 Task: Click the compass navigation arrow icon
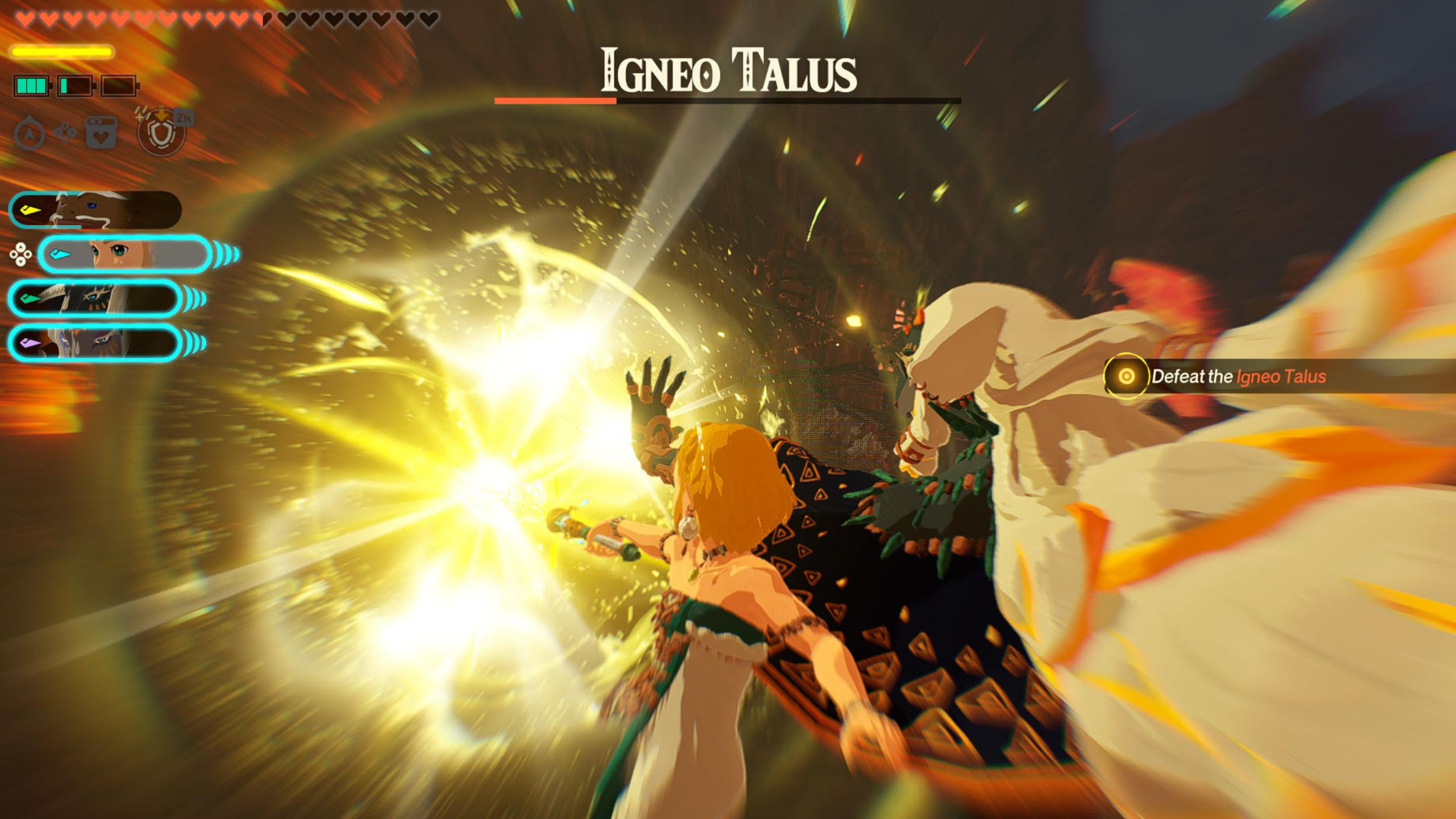point(29,133)
